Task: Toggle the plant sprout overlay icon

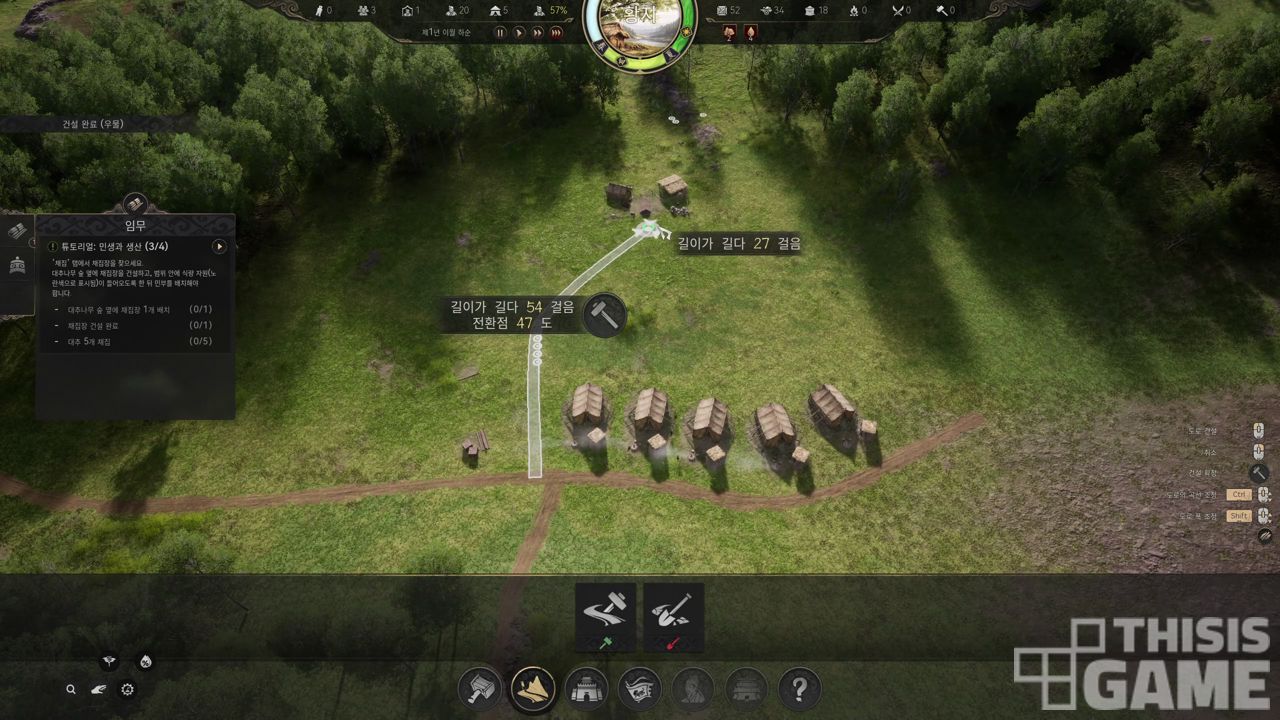Action: [x=109, y=661]
